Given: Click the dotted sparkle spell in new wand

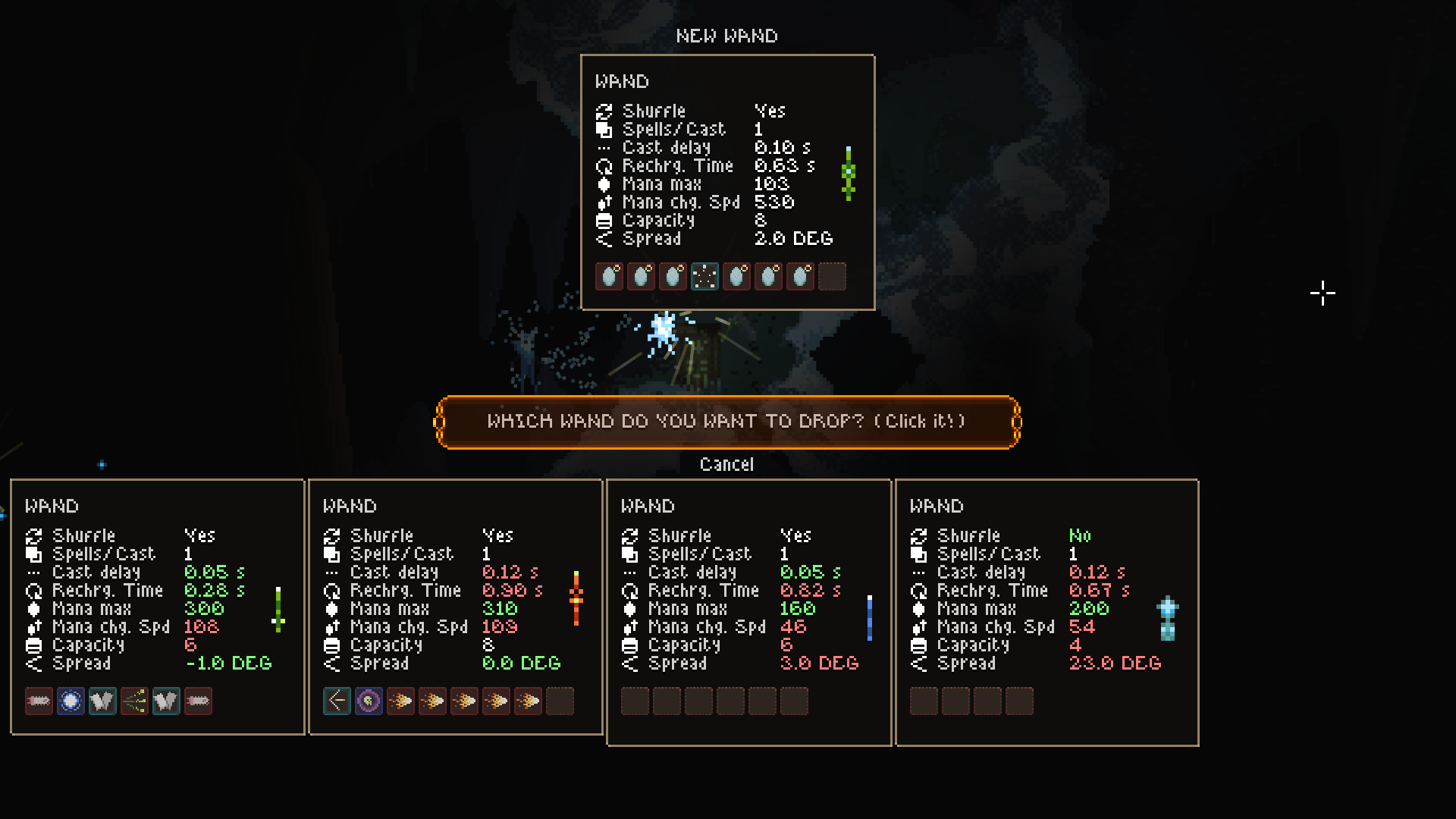Looking at the screenshot, I should (704, 277).
